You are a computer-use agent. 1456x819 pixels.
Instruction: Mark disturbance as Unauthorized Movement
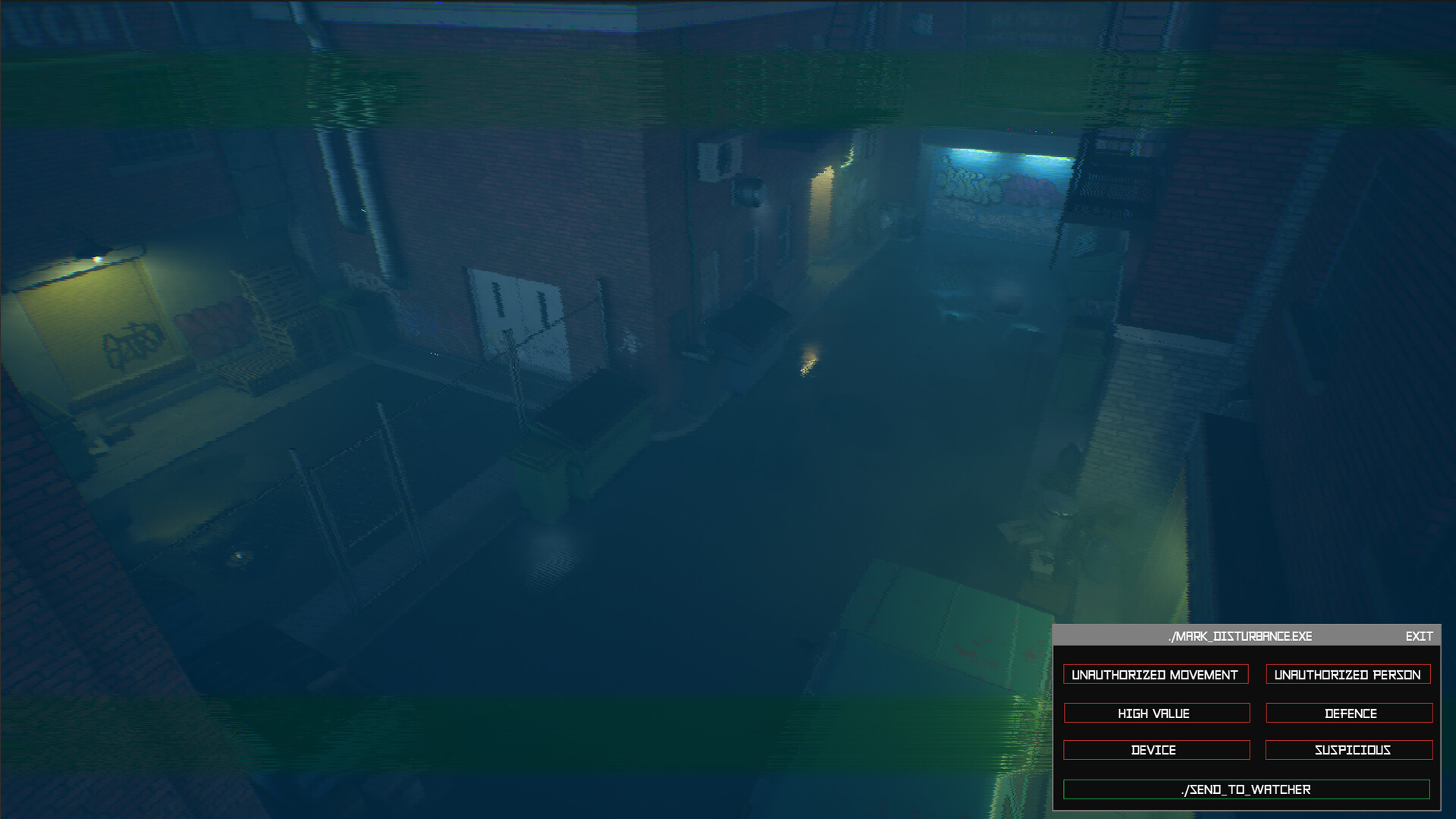tap(1155, 674)
